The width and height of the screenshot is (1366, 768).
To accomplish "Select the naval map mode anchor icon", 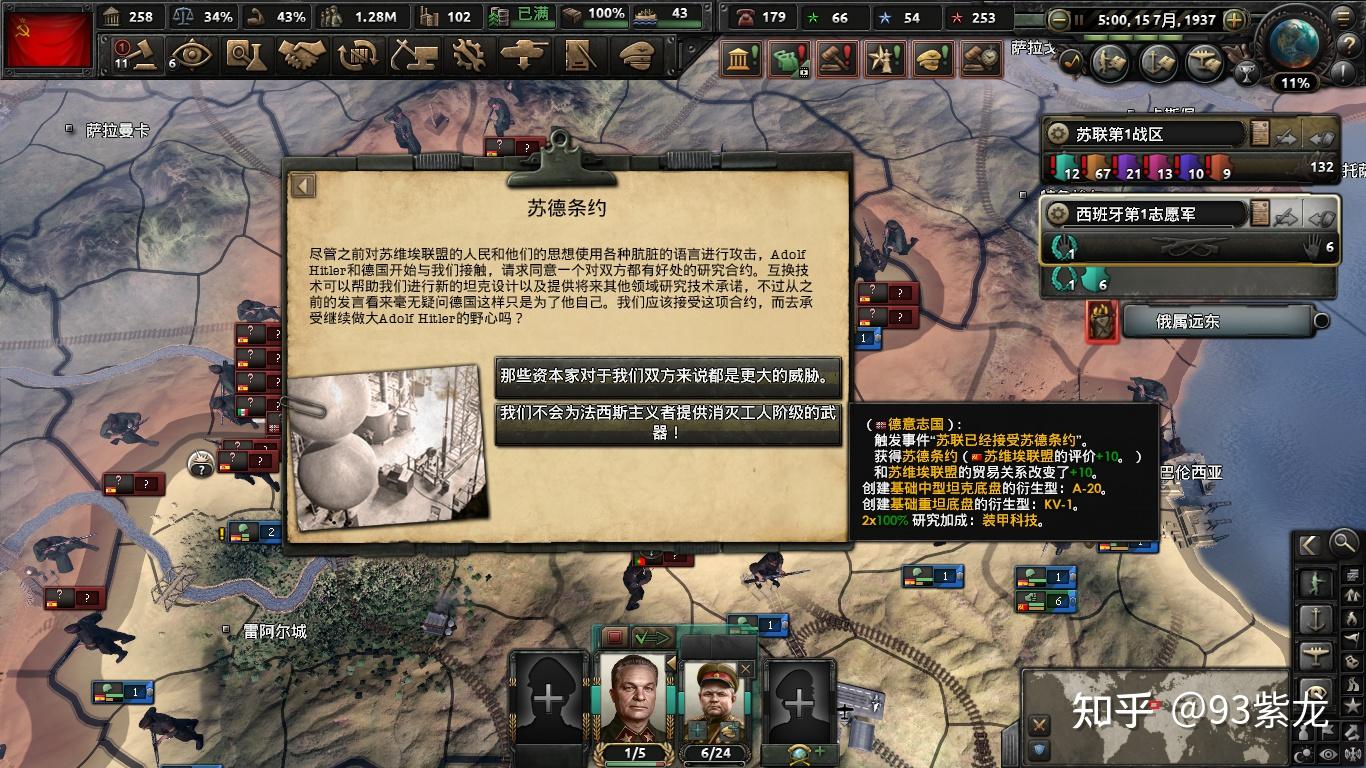I will [x=1315, y=618].
